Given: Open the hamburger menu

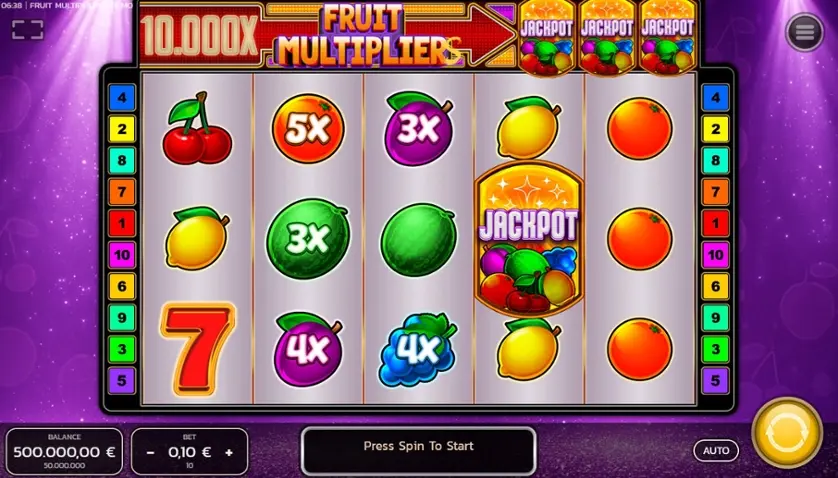Looking at the screenshot, I should [x=804, y=33].
